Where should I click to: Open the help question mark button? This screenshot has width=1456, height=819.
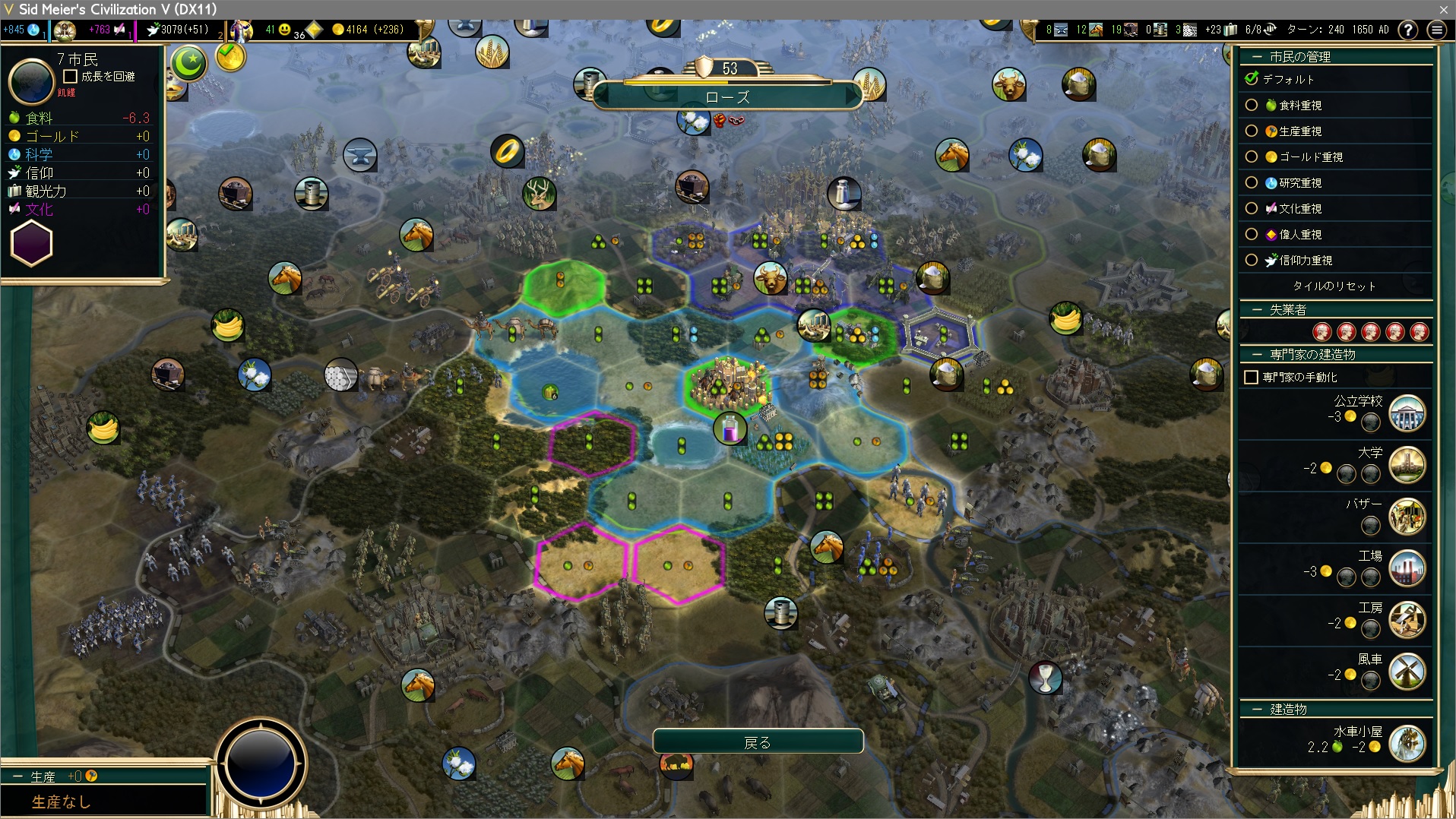pyautogui.click(x=1408, y=30)
